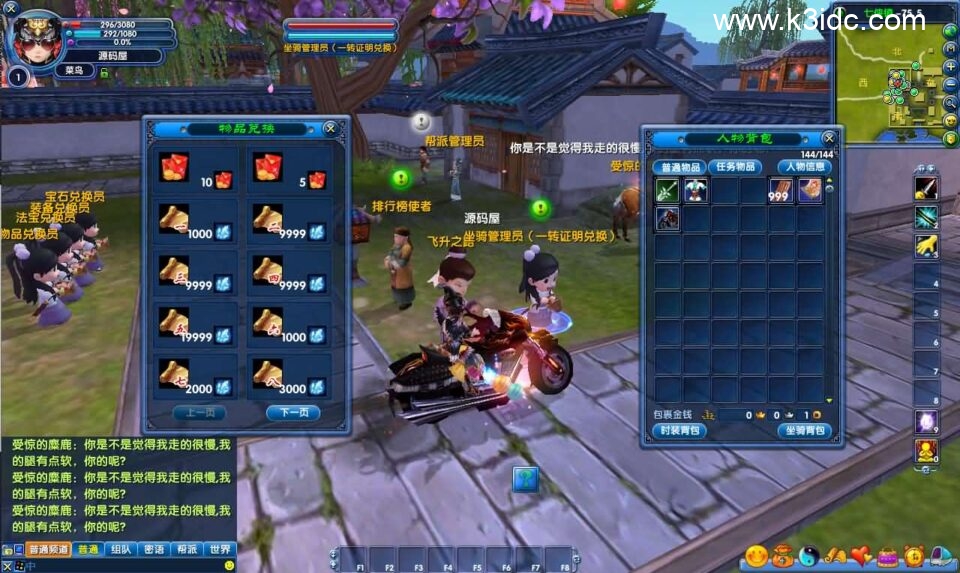
Task: Choose the scroll item priced 3000
Action: (268, 374)
